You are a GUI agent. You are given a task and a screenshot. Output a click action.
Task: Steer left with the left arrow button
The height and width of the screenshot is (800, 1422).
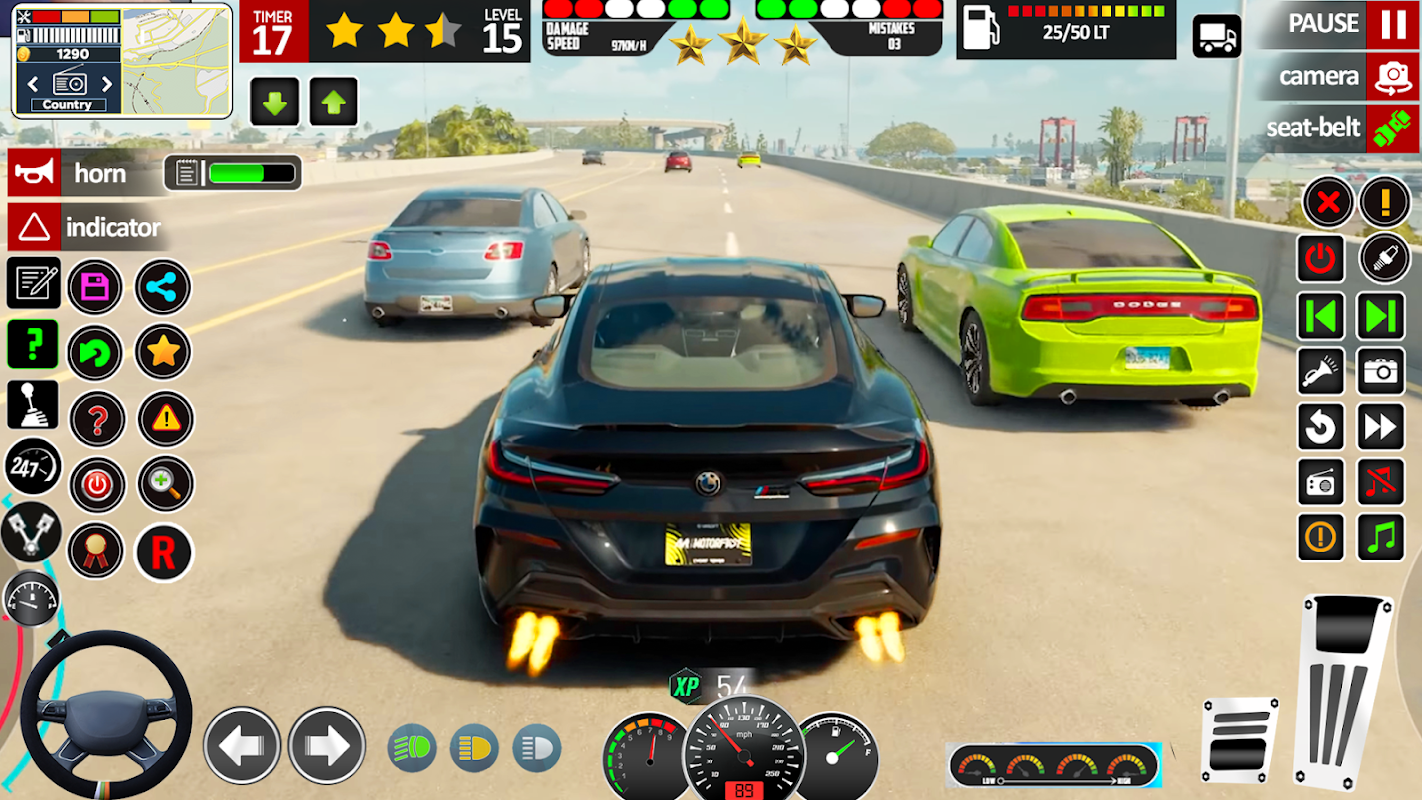(242, 745)
